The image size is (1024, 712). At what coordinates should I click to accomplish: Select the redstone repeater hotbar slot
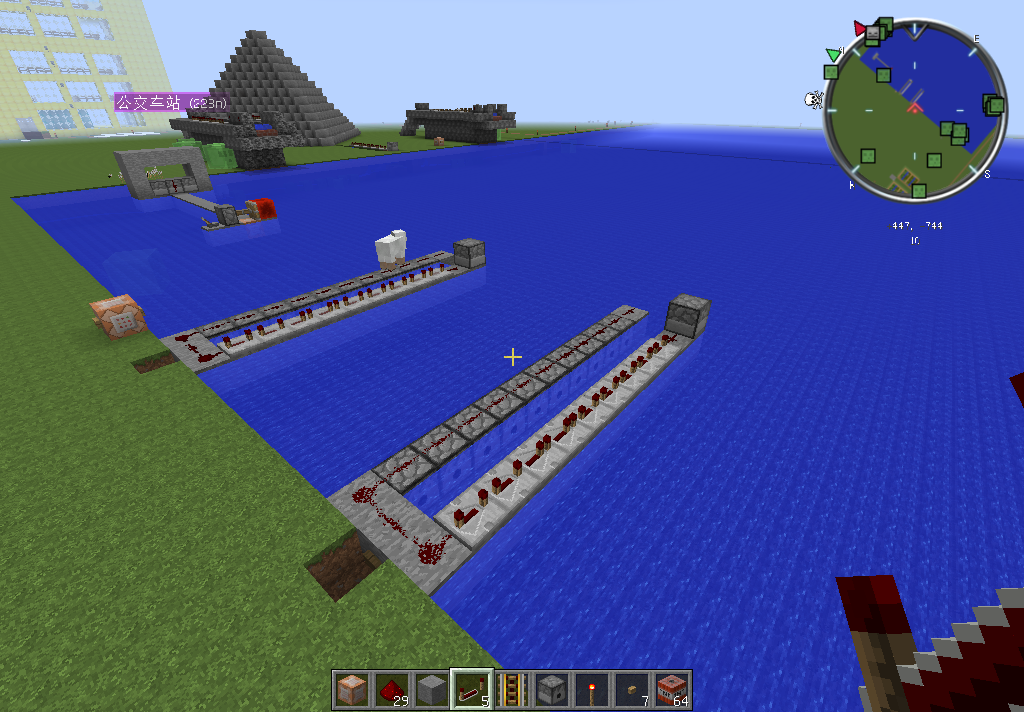[472, 689]
